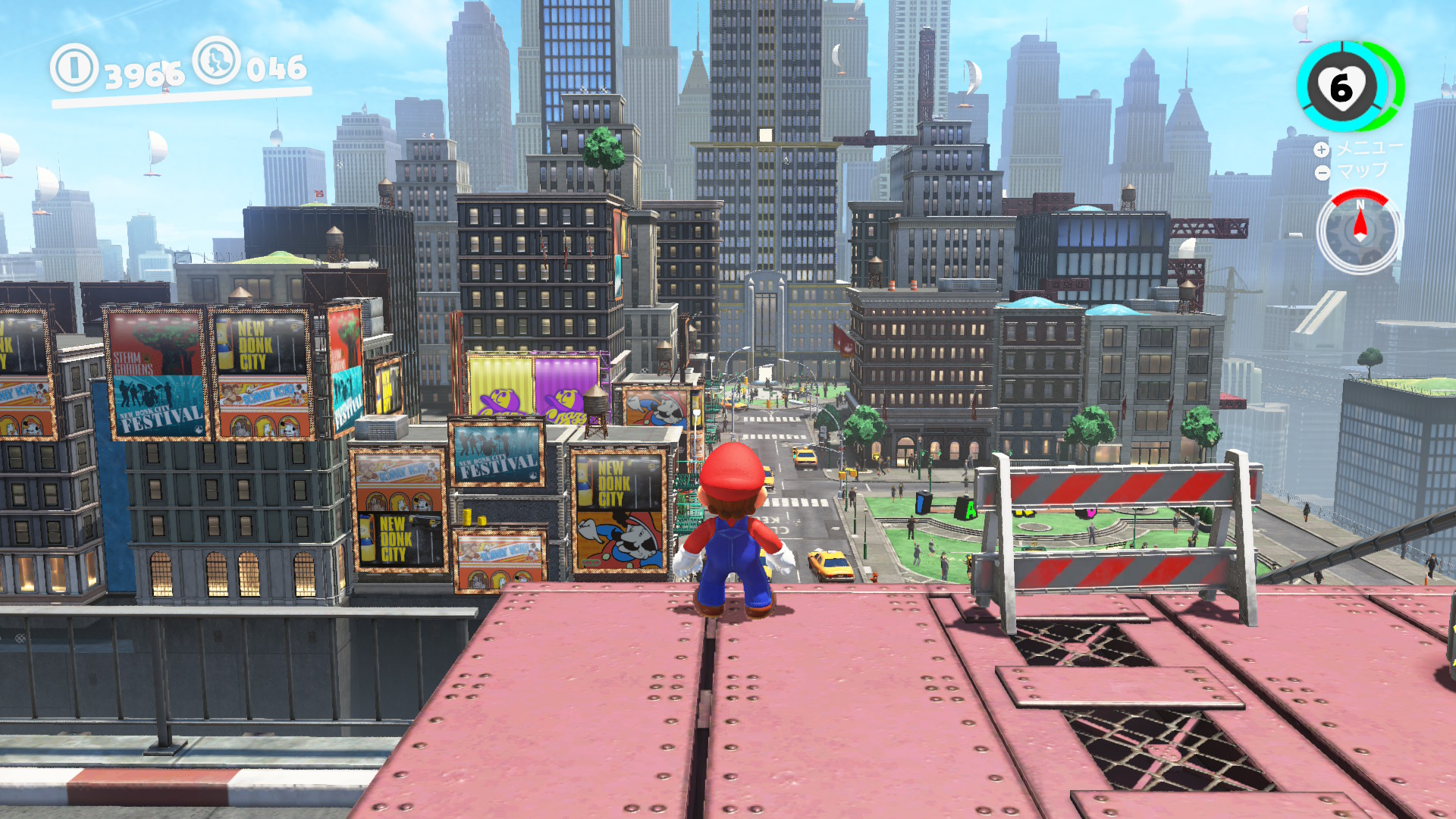Click the plus button next to メニュー

[x=1323, y=150]
